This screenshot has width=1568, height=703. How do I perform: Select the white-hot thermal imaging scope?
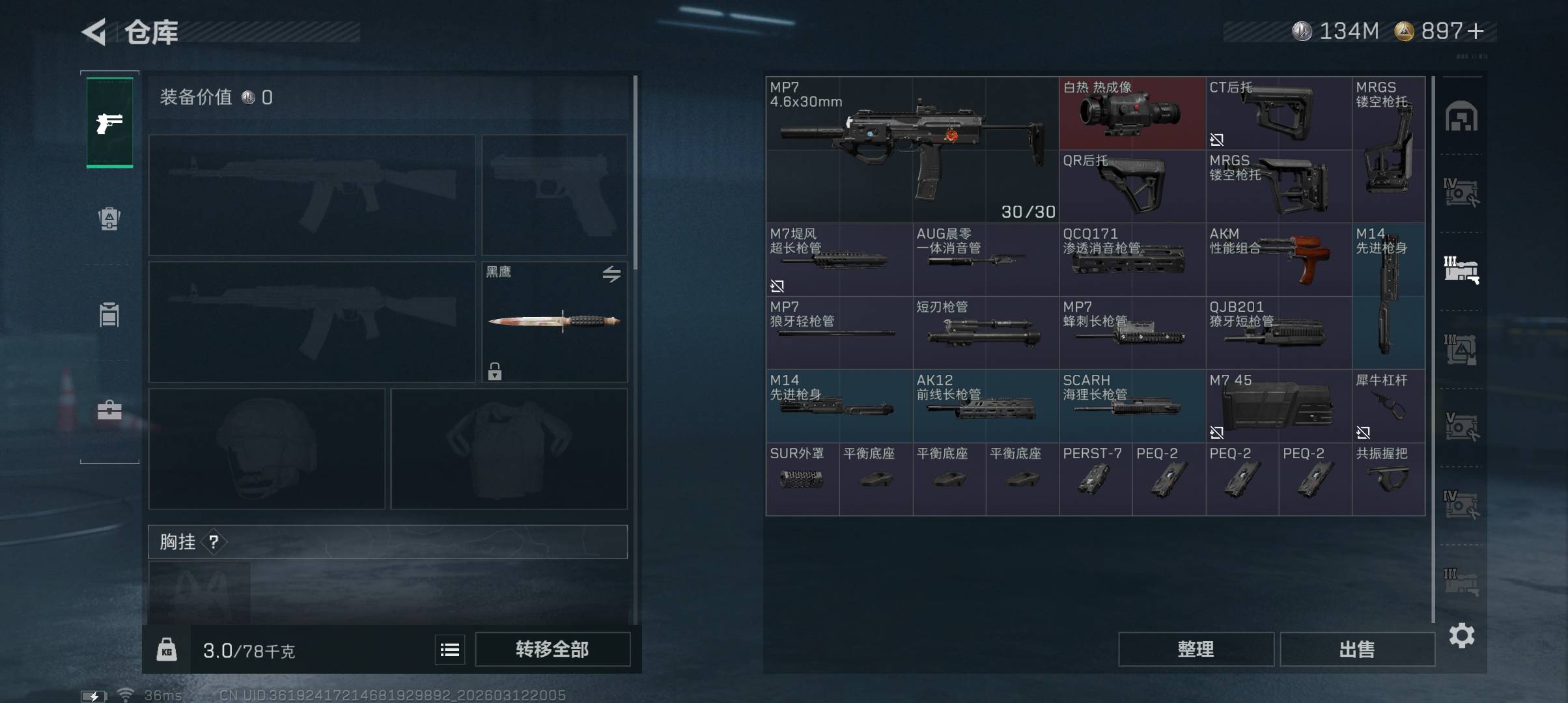[x=1132, y=113]
